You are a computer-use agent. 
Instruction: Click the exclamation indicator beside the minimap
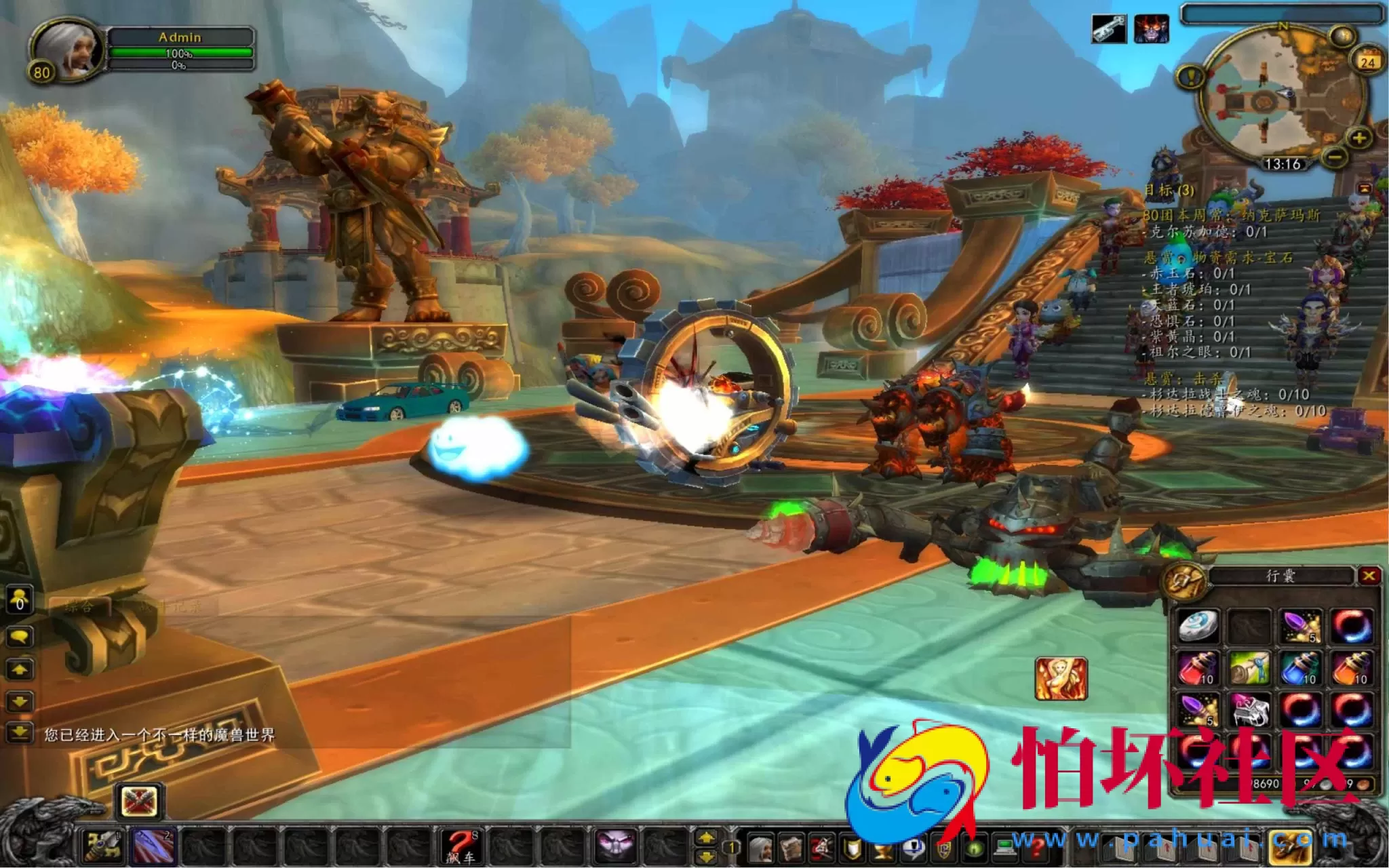[1191, 77]
